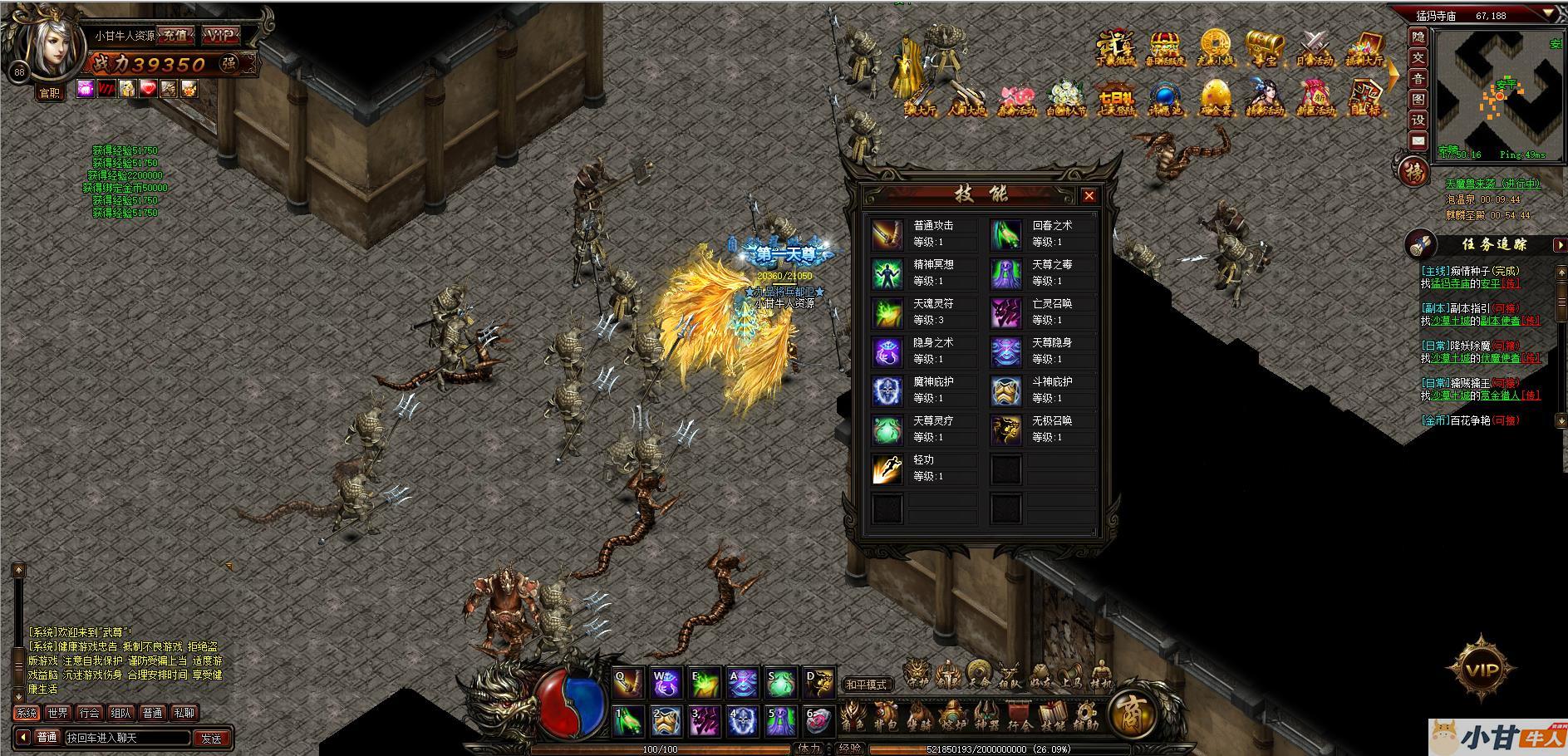Open the 角色 character sheet
Image resolution: width=1568 pixels, height=756 pixels.
pyautogui.click(x=853, y=717)
